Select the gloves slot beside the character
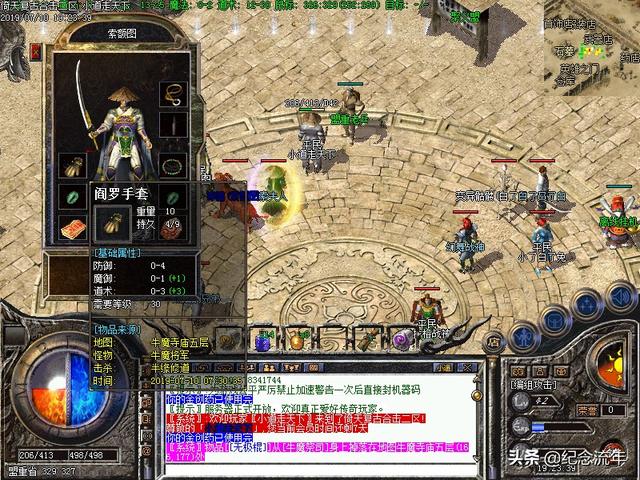 coord(74,165)
